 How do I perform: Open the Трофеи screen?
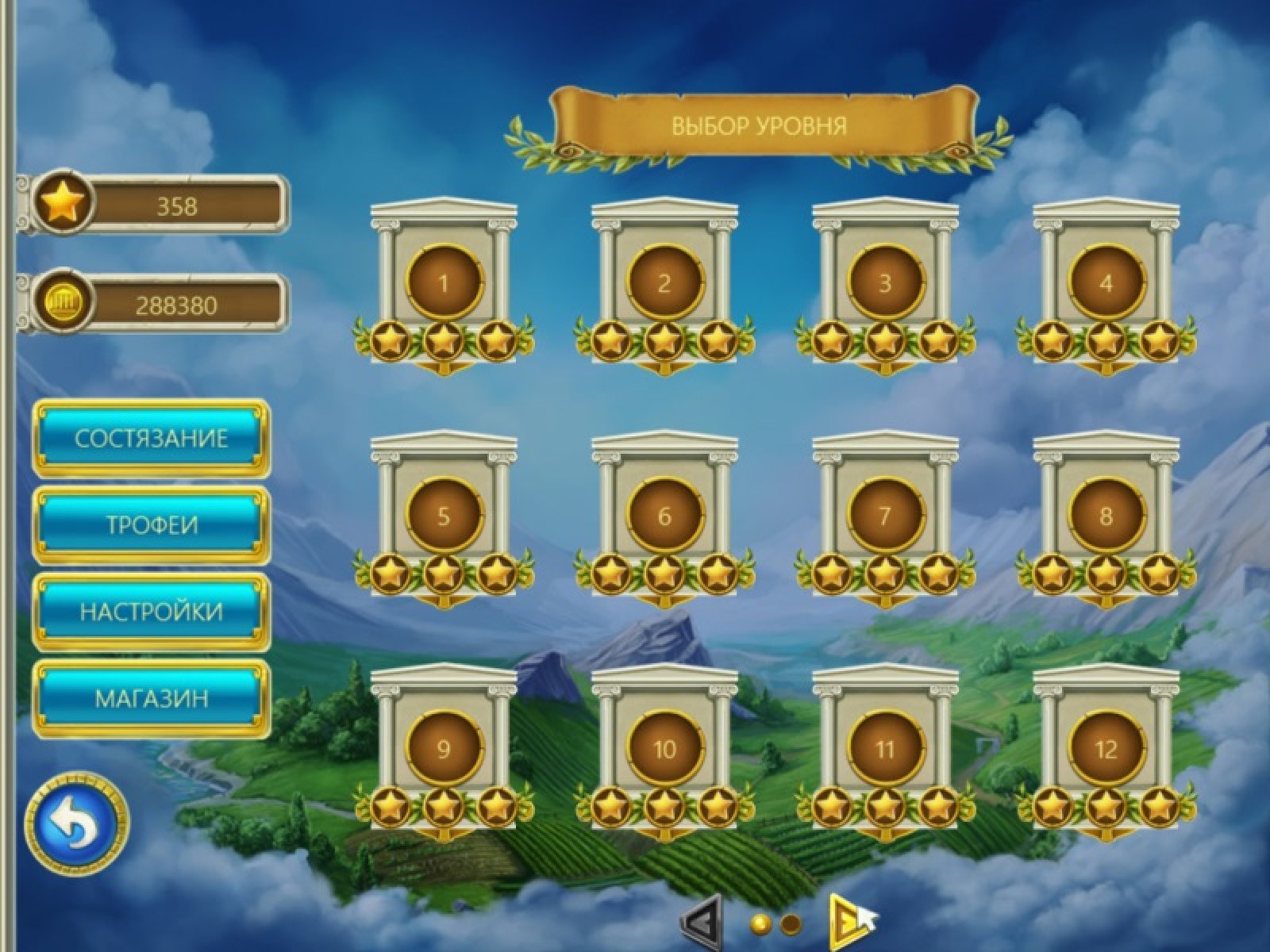[151, 525]
